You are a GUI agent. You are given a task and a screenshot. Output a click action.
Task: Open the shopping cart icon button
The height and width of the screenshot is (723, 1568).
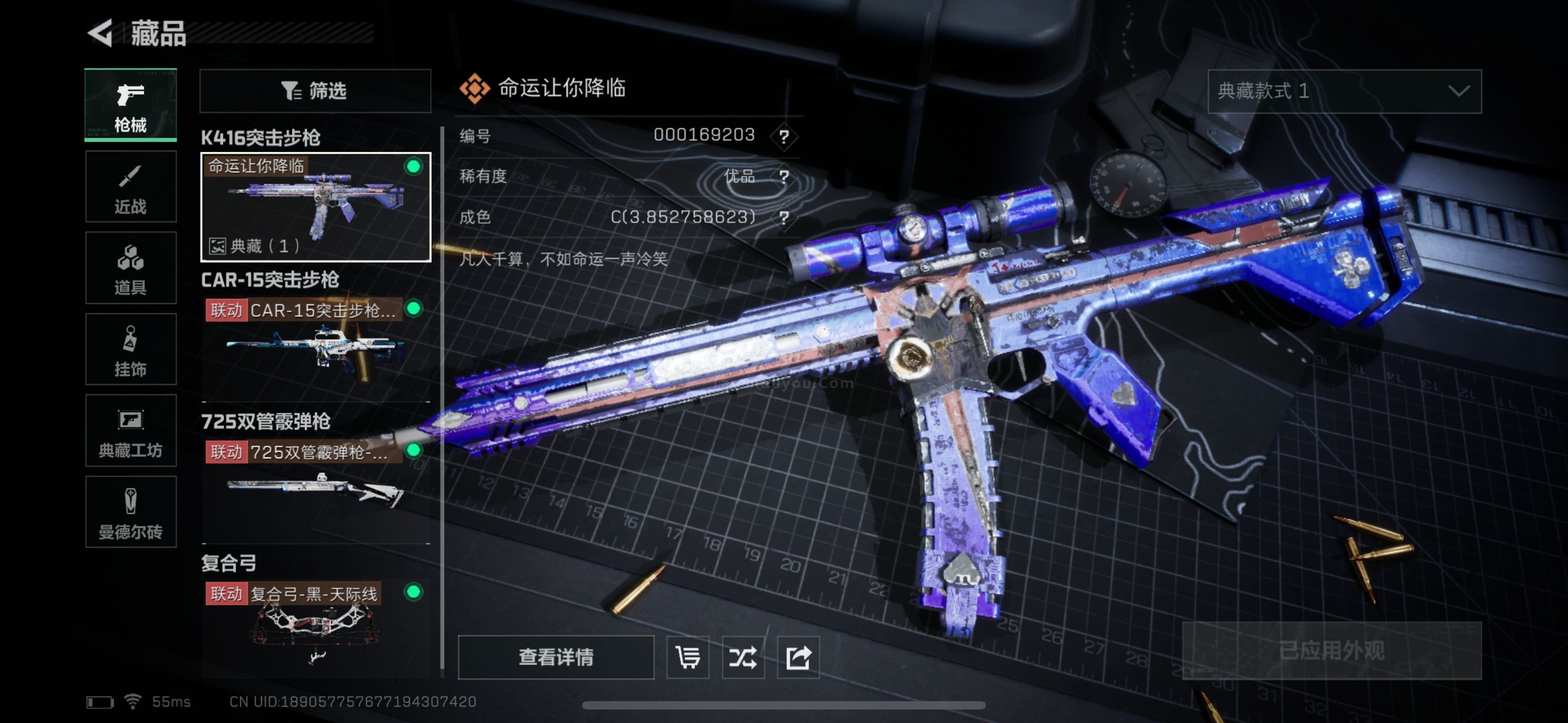coord(688,657)
